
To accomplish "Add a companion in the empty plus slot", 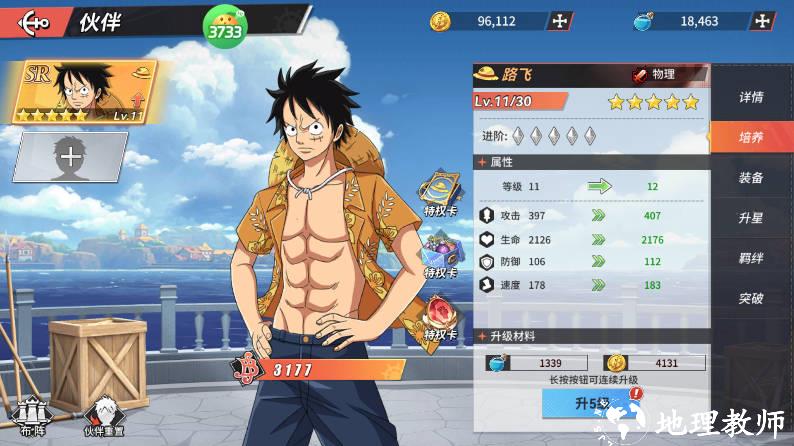I will [70, 156].
